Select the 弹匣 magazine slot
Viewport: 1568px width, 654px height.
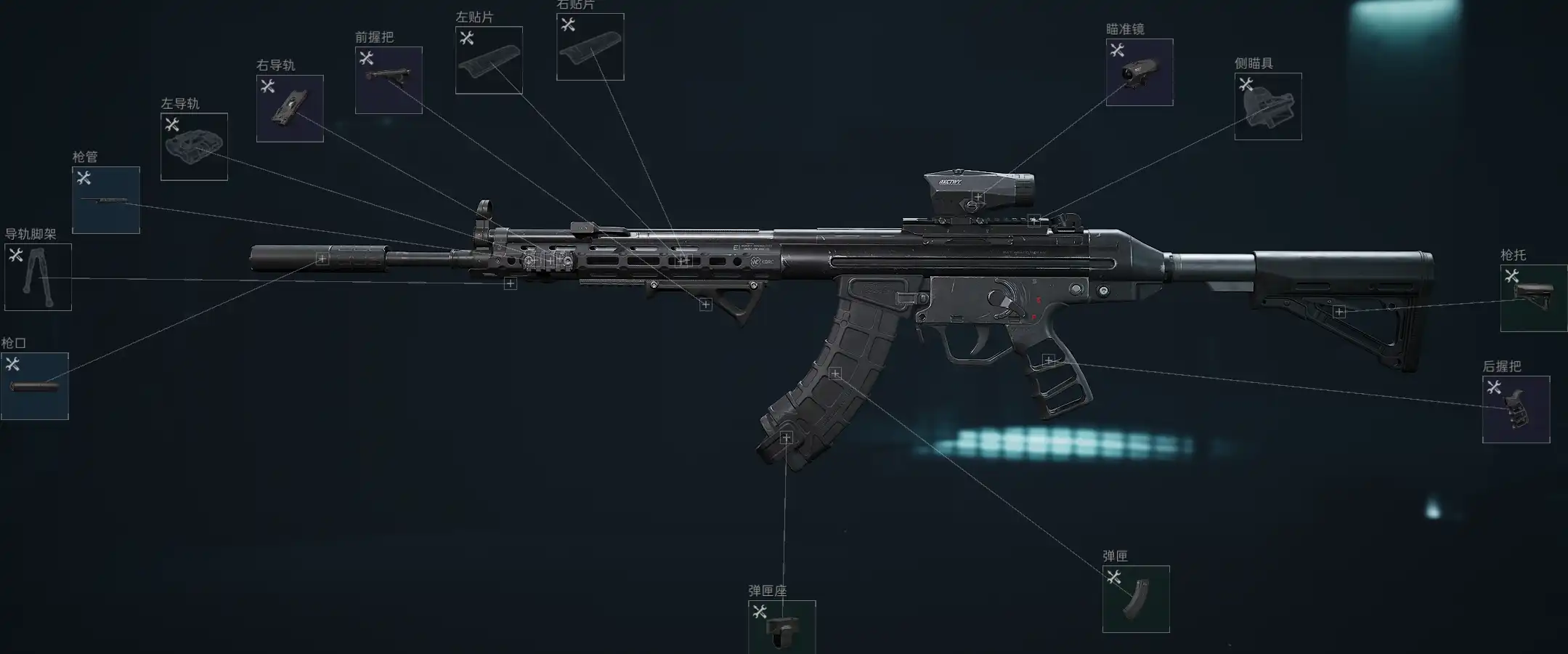(x=1136, y=599)
